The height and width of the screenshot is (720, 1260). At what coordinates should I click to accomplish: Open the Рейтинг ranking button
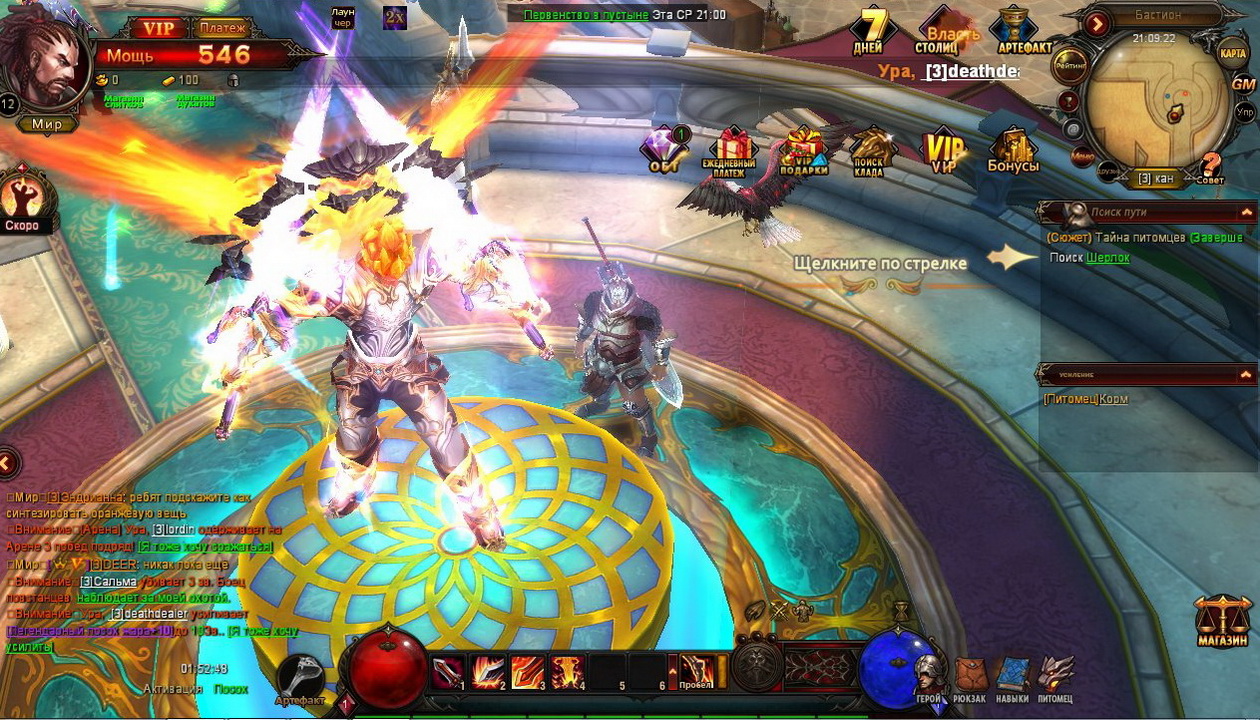pos(1070,64)
